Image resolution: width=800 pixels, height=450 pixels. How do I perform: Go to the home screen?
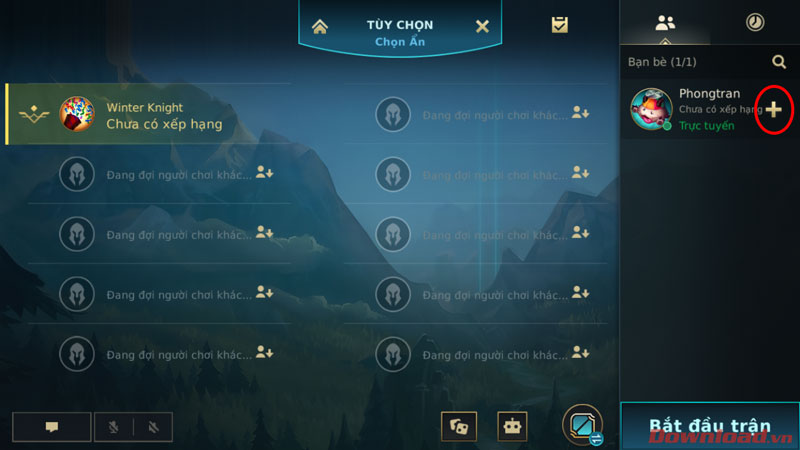(320, 26)
